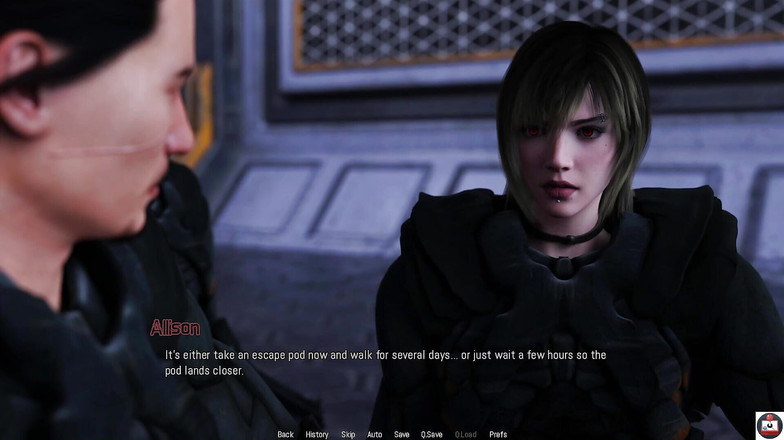
Task: Open the Save game screen
Action: tap(401, 434)
